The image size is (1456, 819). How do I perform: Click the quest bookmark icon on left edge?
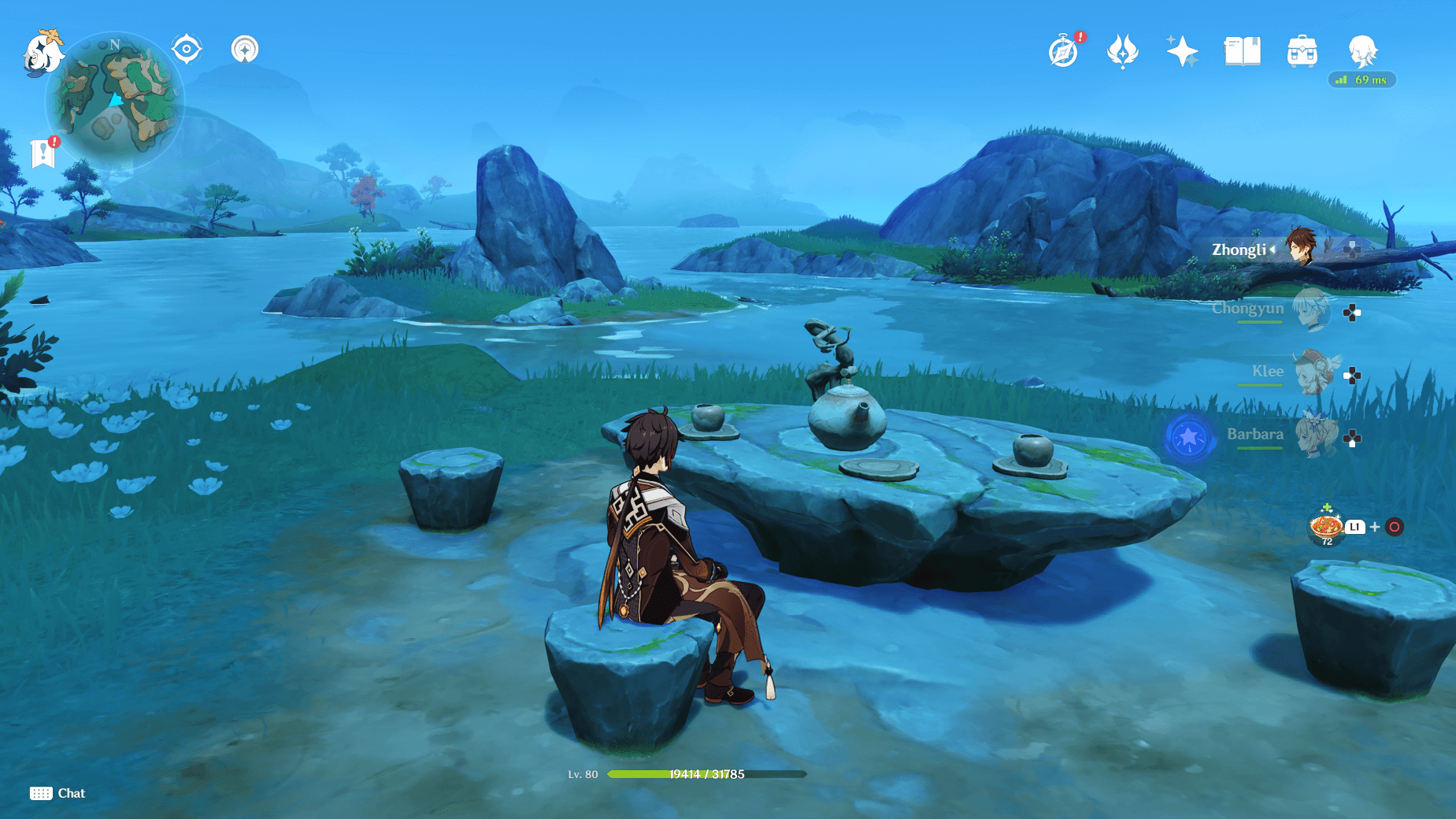point(43,152)
